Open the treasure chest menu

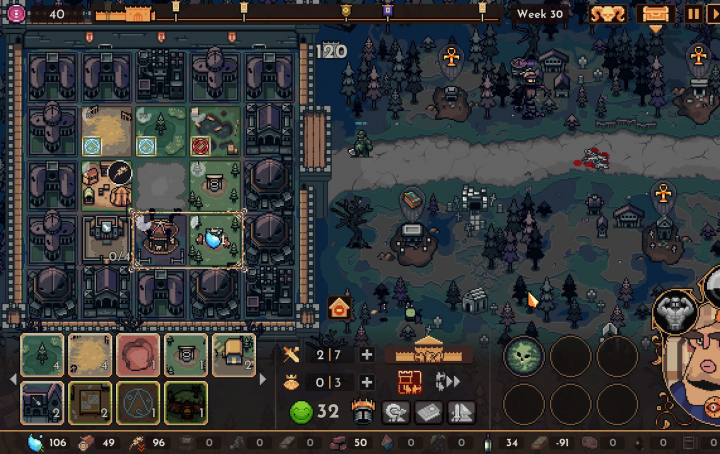tap(656, 14)
